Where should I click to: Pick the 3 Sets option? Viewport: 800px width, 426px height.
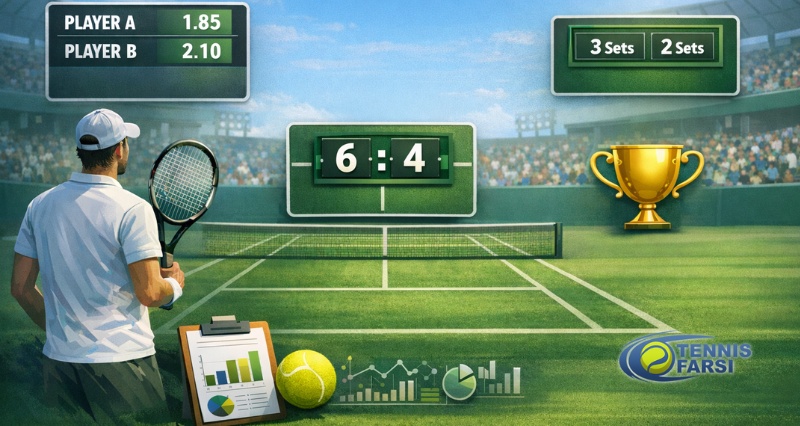pos(610,47)
